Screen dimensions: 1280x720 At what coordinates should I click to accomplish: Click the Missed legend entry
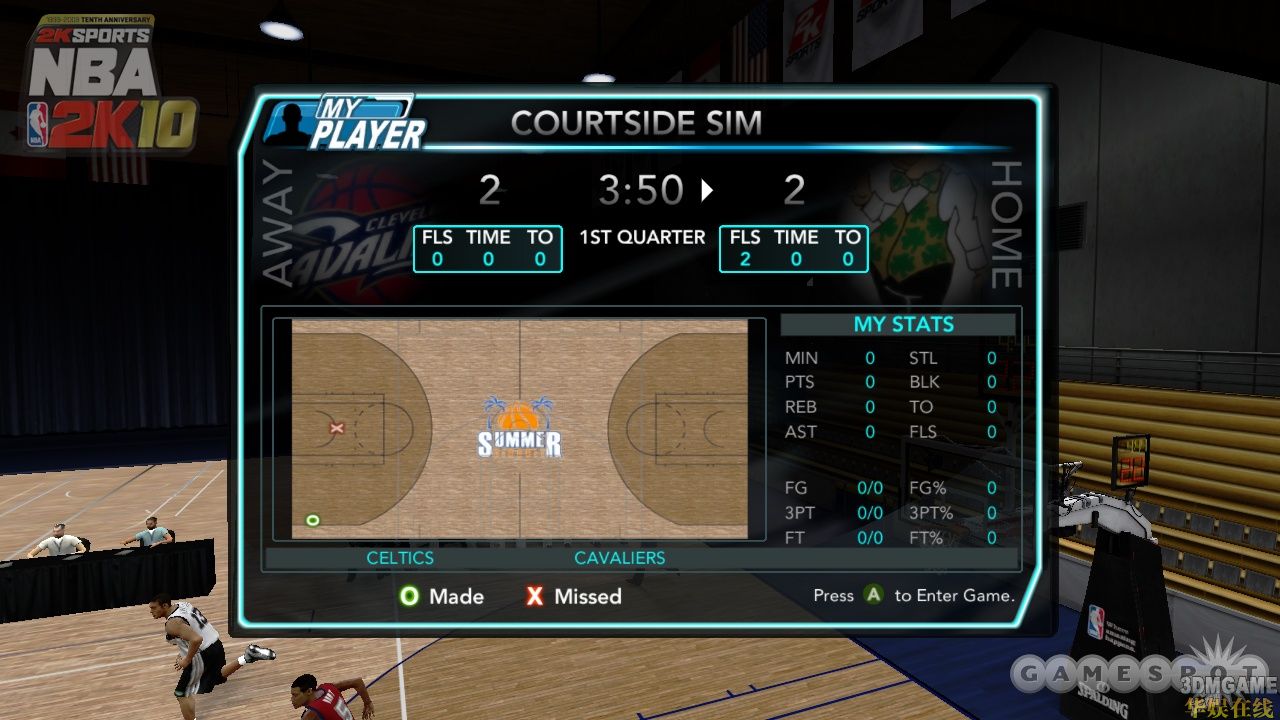click(573, 596)
